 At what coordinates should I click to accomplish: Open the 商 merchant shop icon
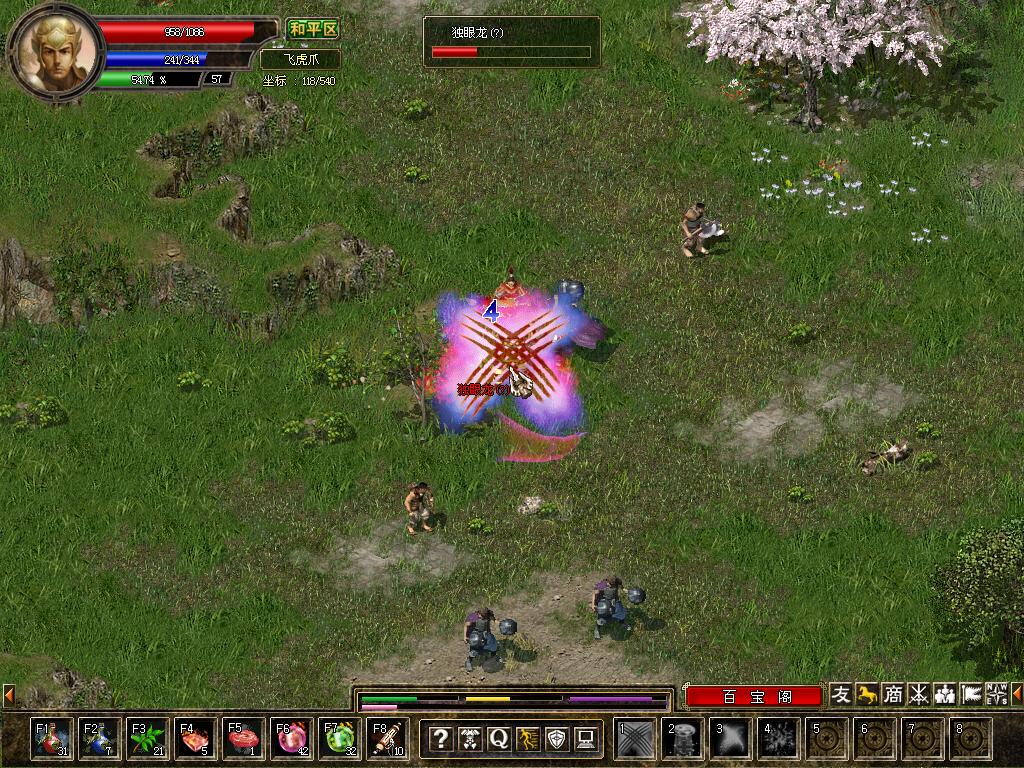click(893, 694)
